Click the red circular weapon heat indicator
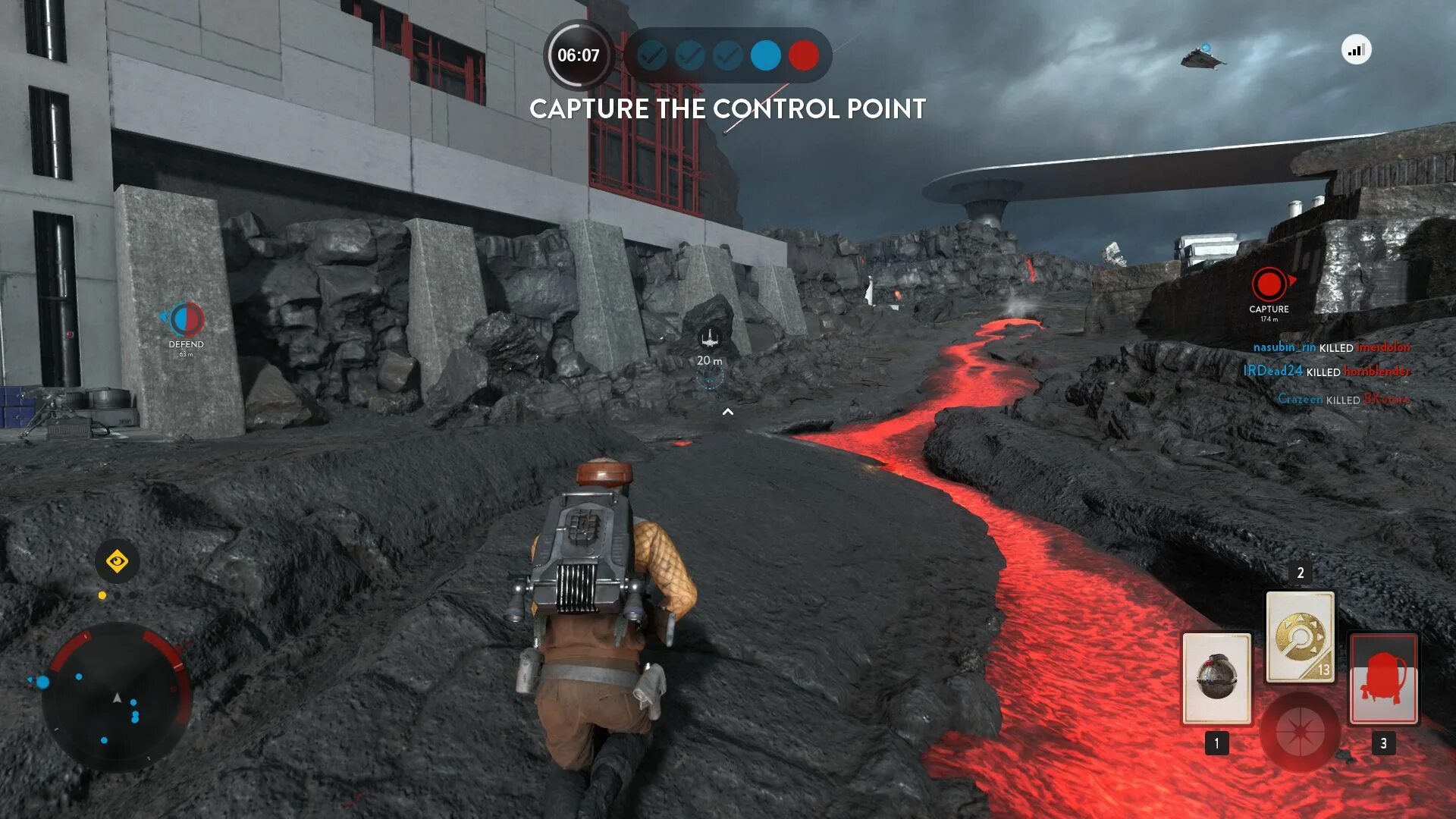This screenshot has width=1456, height=819. 1300,732
